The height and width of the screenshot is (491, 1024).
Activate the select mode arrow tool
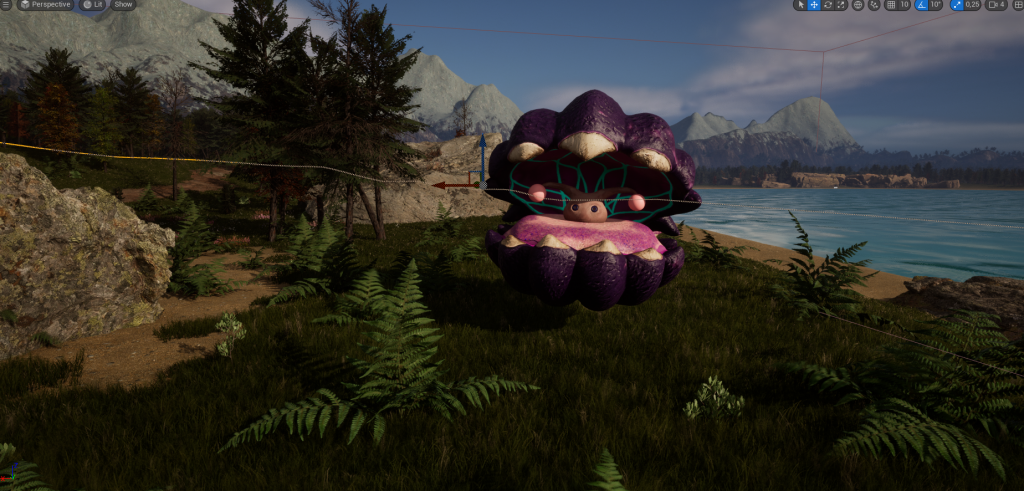pyautogui.click(x=800, y=5)
